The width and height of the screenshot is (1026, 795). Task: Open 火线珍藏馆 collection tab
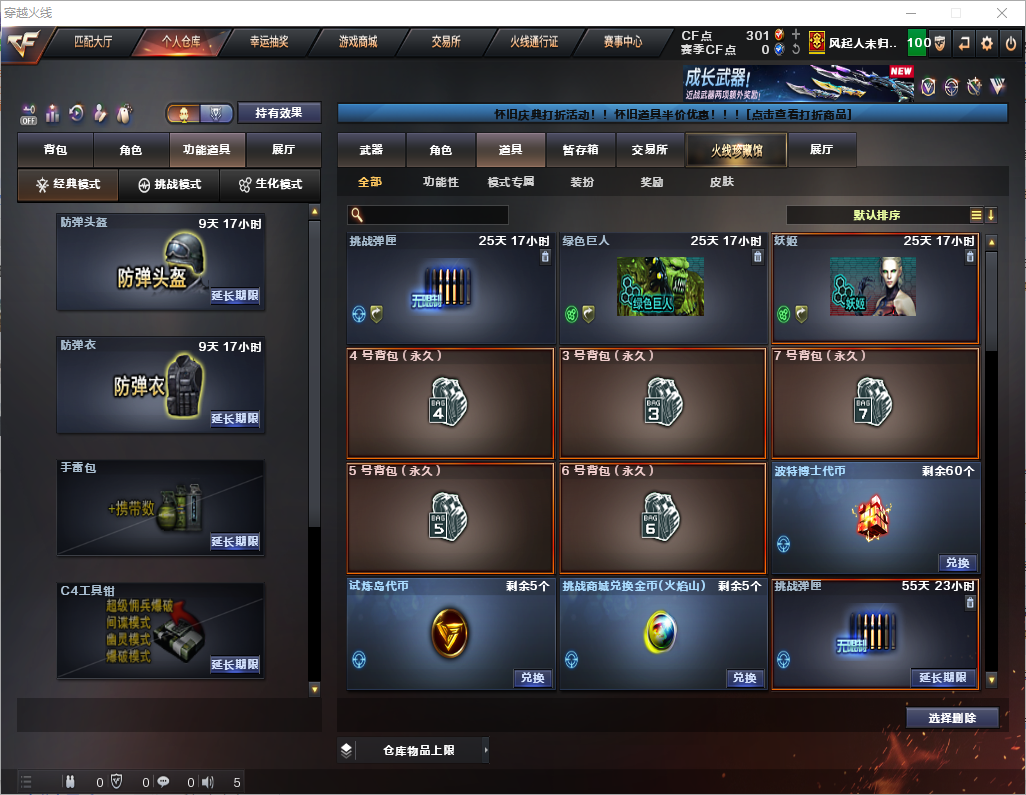tap(736, 150)
